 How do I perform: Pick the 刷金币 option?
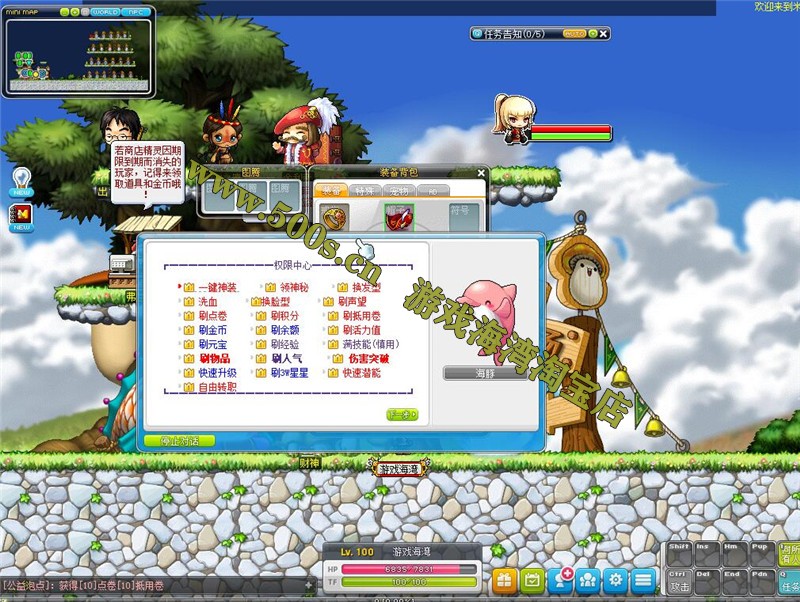tap(212, 330)
